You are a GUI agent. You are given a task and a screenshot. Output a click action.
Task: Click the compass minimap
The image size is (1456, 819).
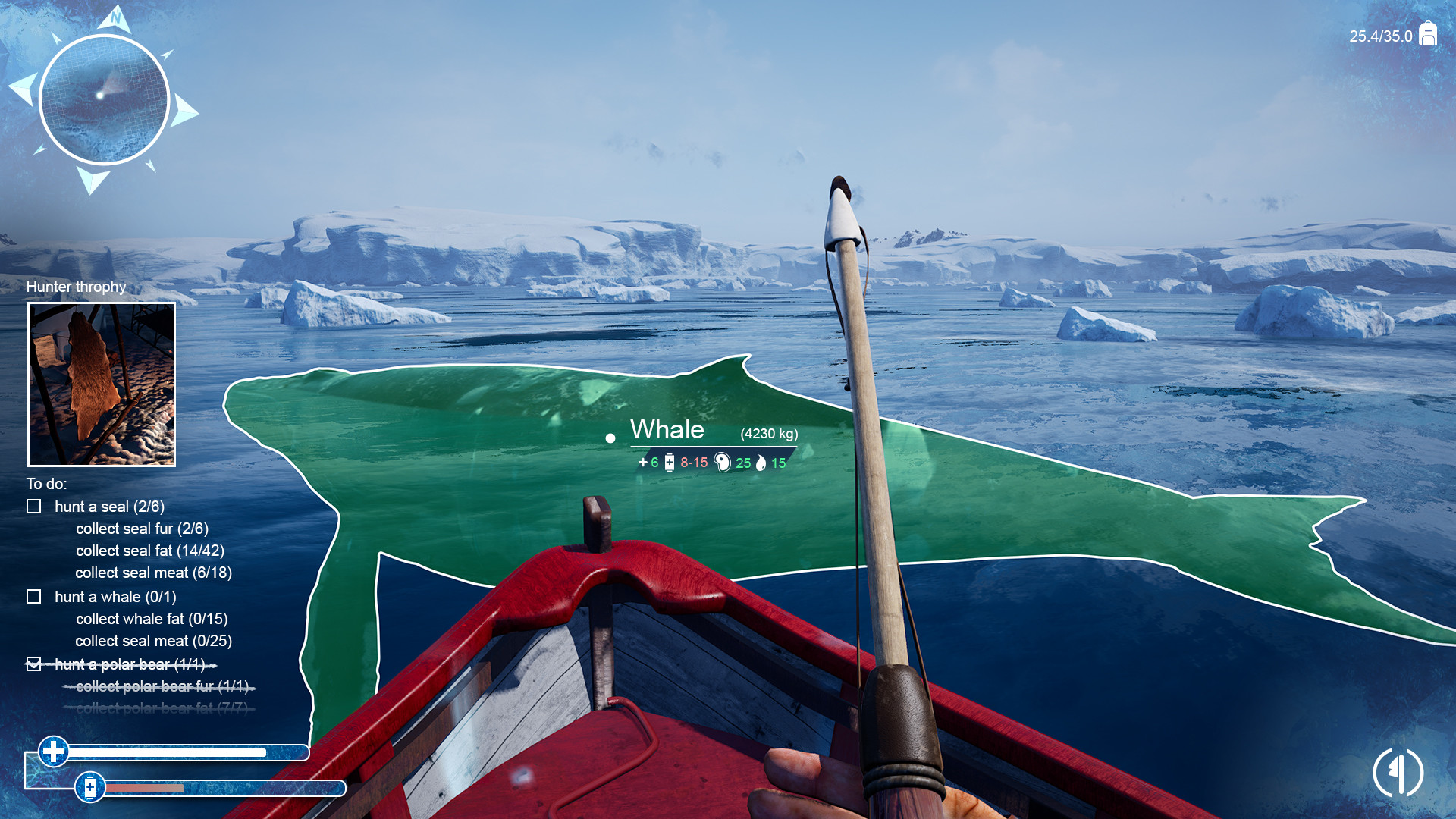click(104, 99)
